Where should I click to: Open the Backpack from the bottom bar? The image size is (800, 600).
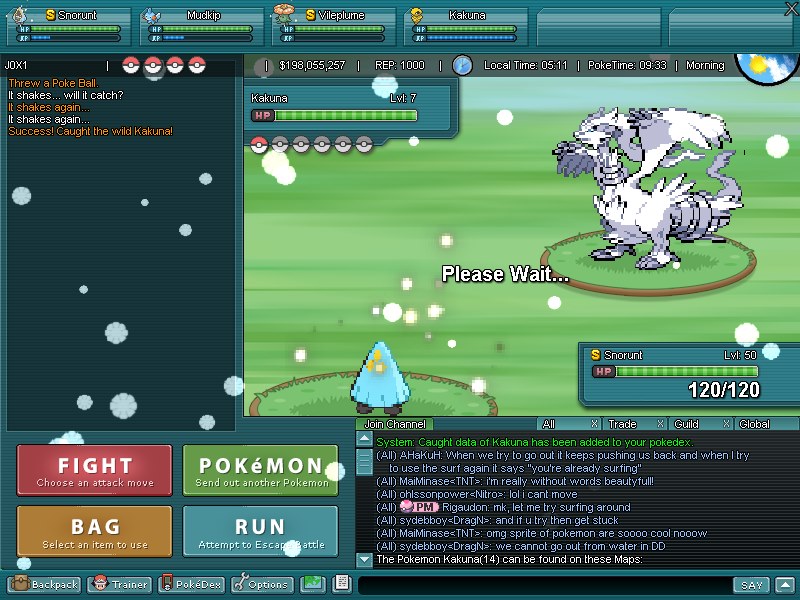(x=45, y=584)
